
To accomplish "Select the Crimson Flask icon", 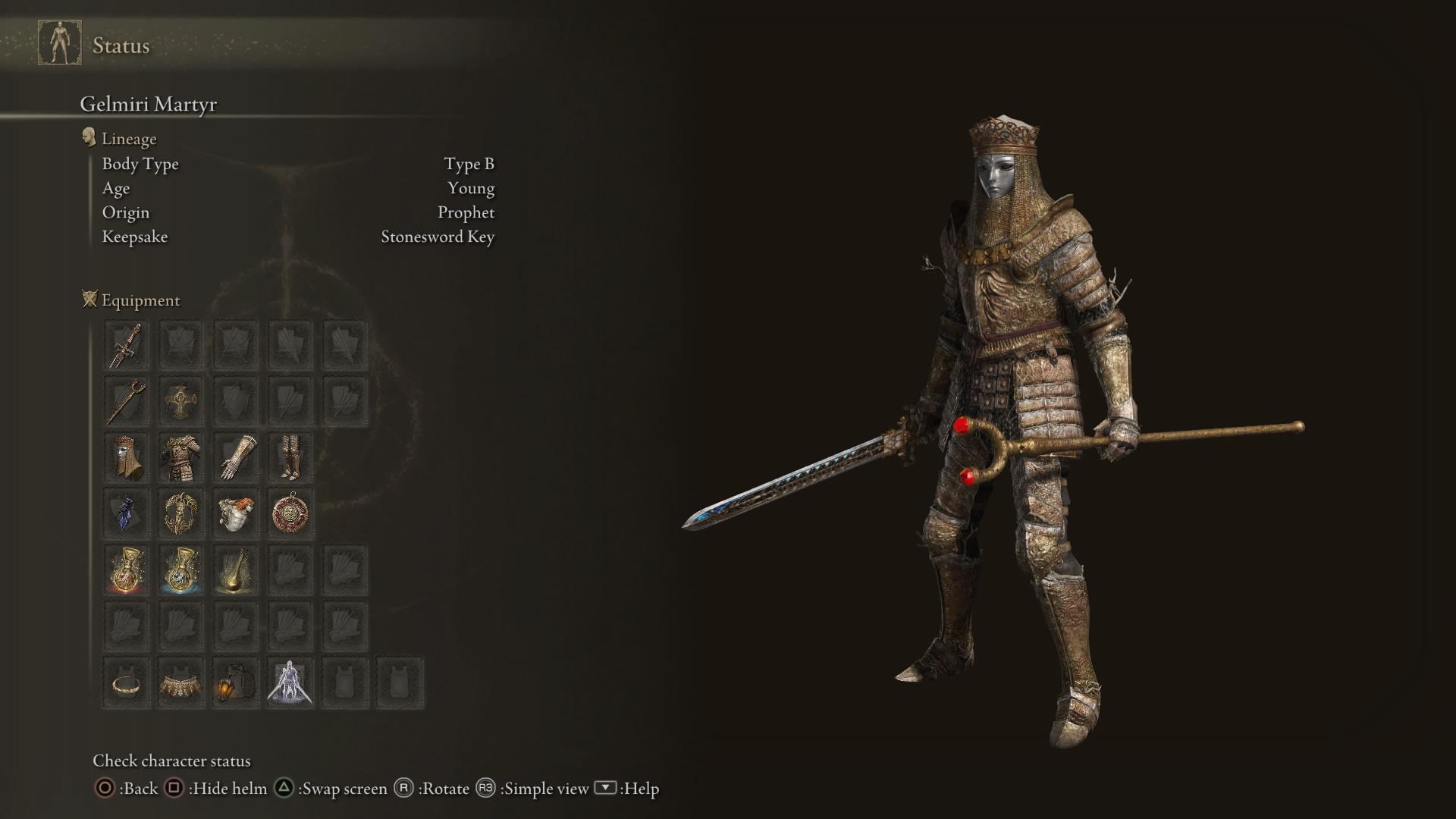I will (125, 570).
